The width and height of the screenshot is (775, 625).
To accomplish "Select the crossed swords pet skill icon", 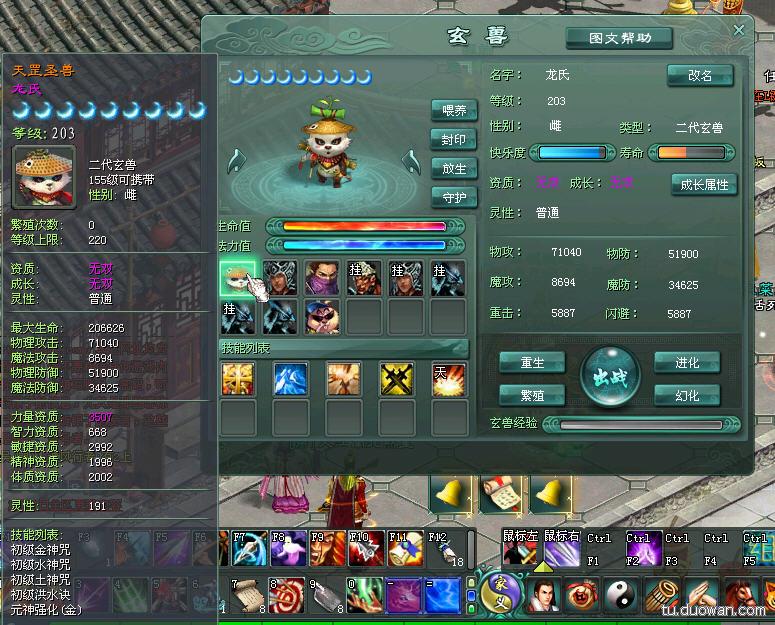I will (x=397, y=379).
